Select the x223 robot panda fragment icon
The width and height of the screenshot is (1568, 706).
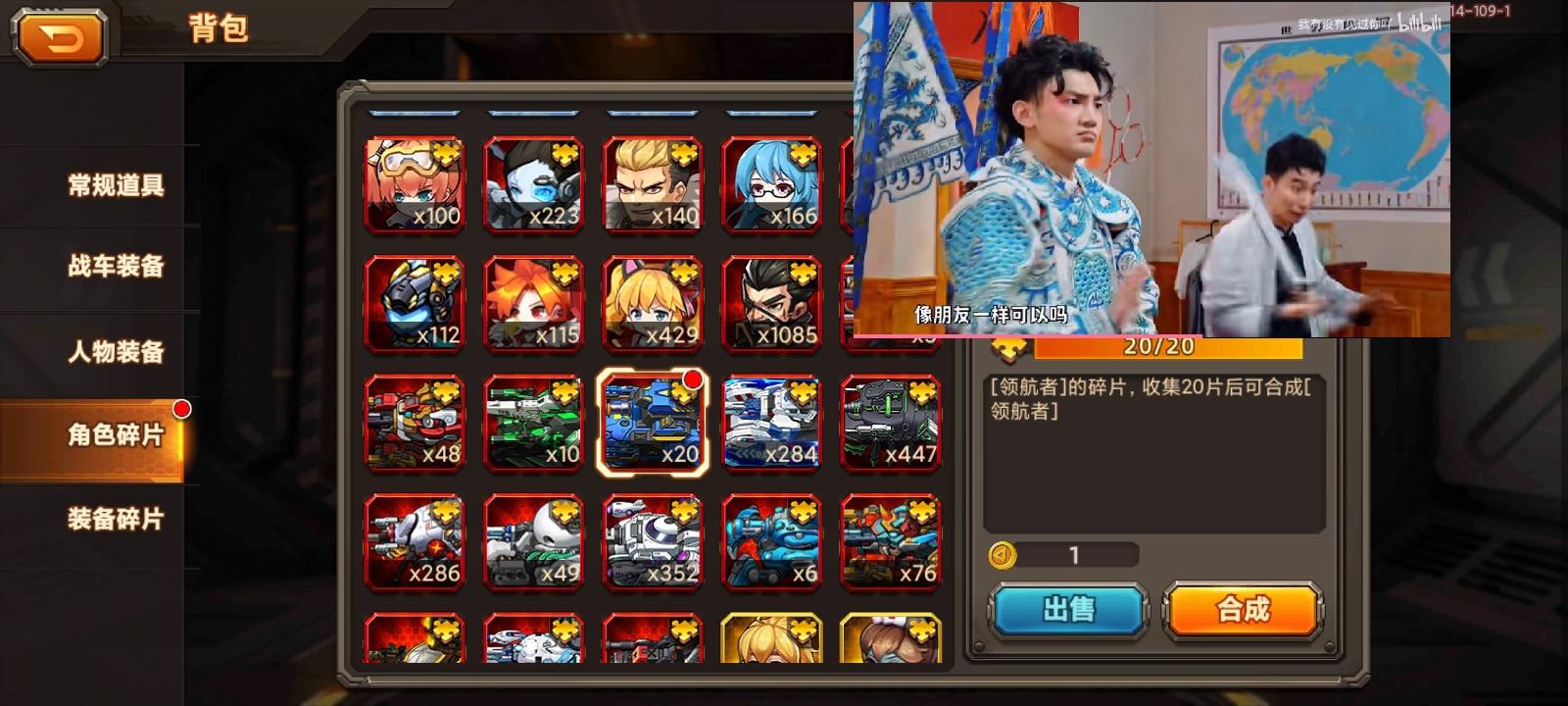pos(533,184)
